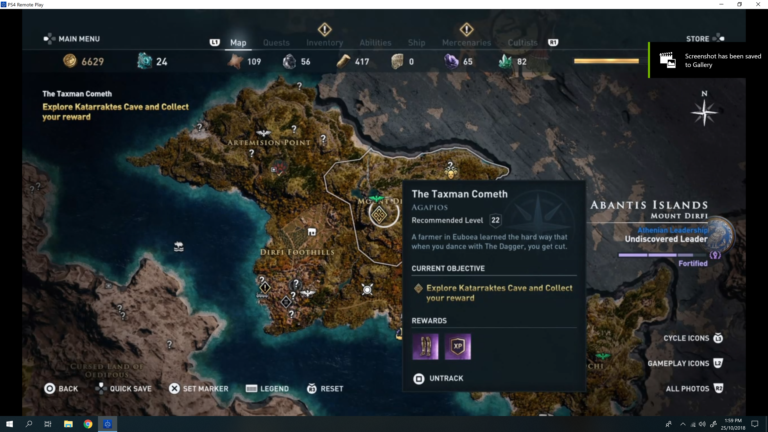Open the Inventory tab
Screen dimensions: 768x432
coord(324,43)
